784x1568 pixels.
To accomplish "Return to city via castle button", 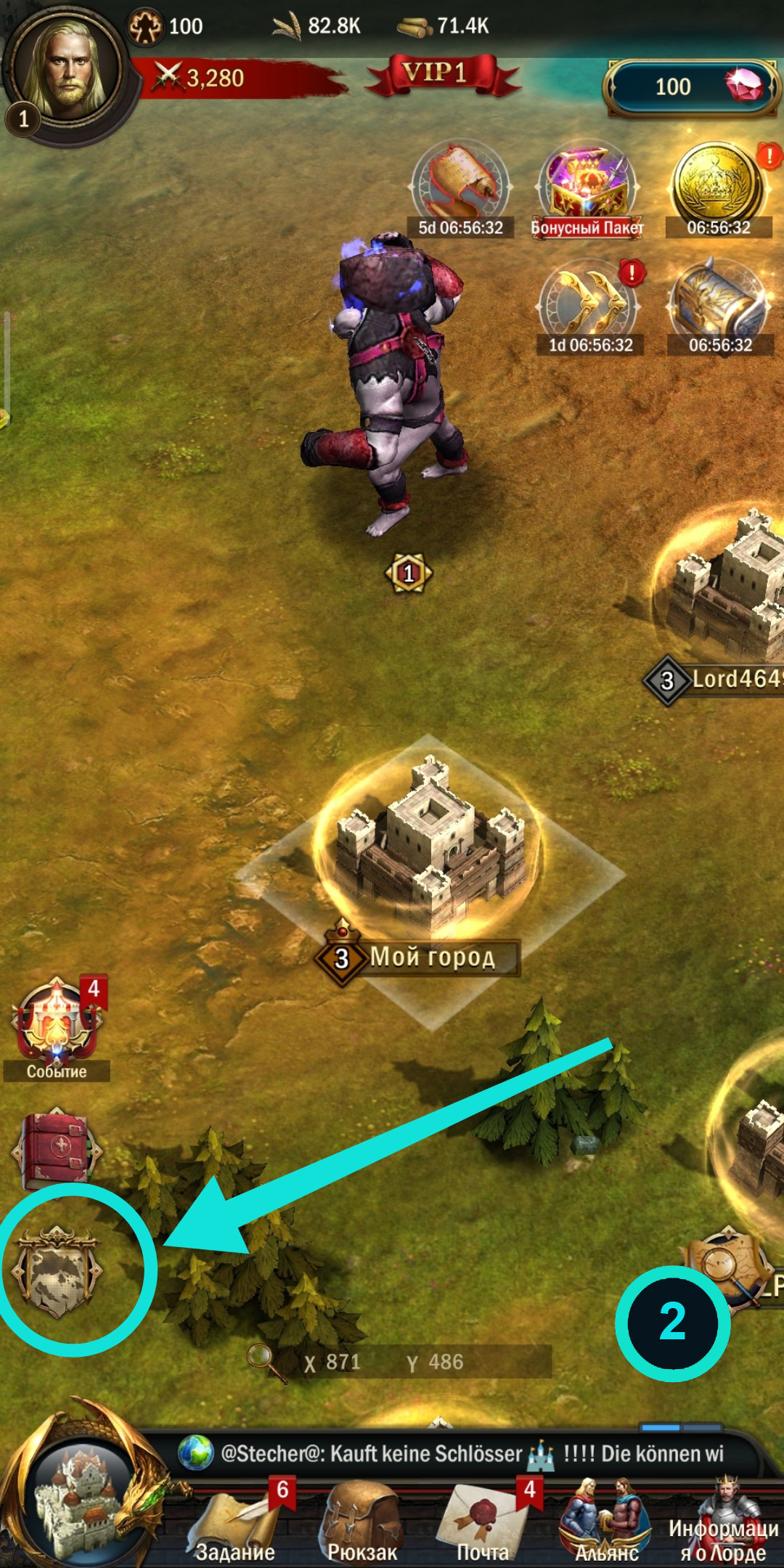I will pyautogui.click(x=81, y=1497).
